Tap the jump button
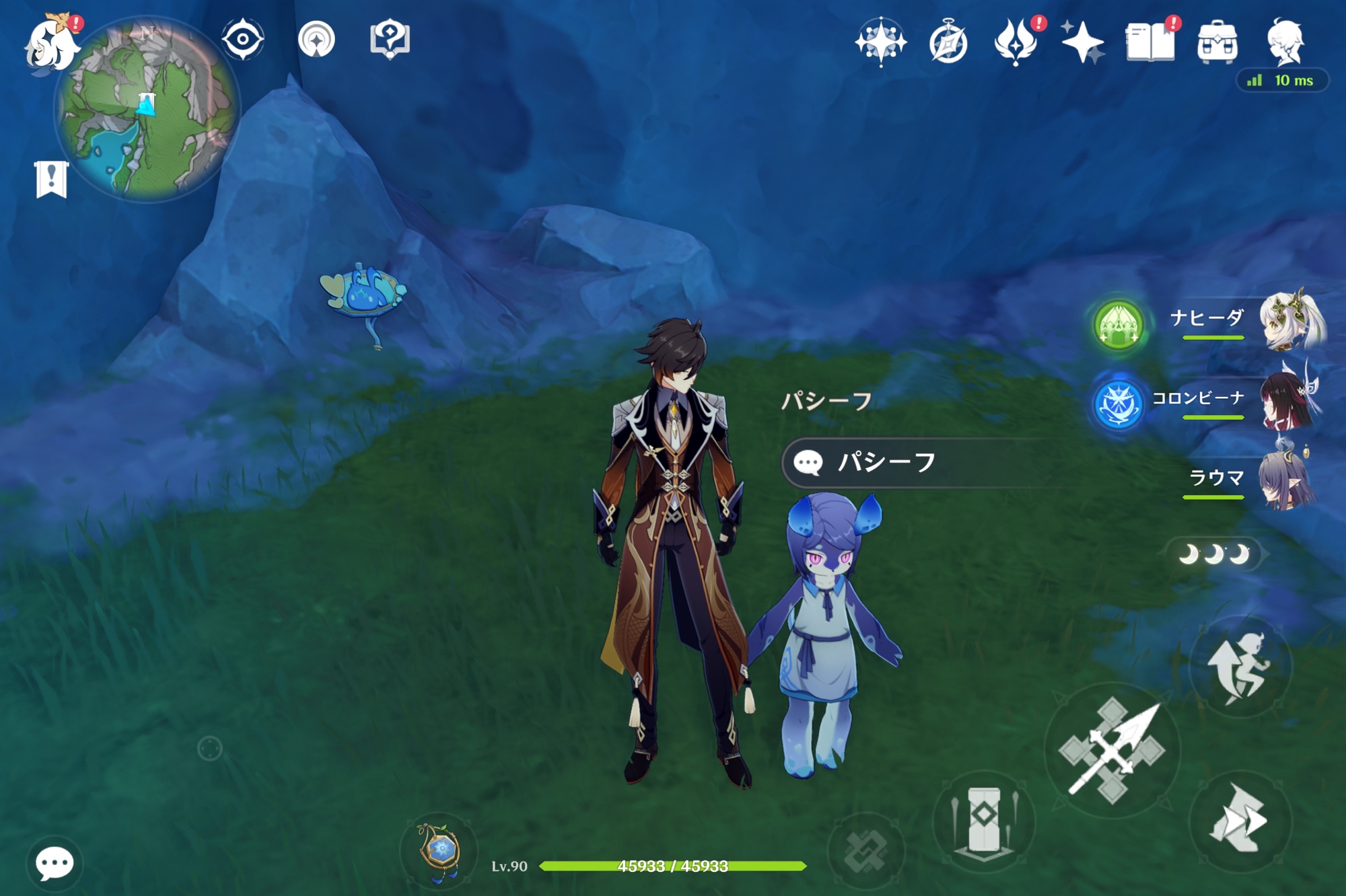The image size is (1346, 896). click(x=1240, y=667)
